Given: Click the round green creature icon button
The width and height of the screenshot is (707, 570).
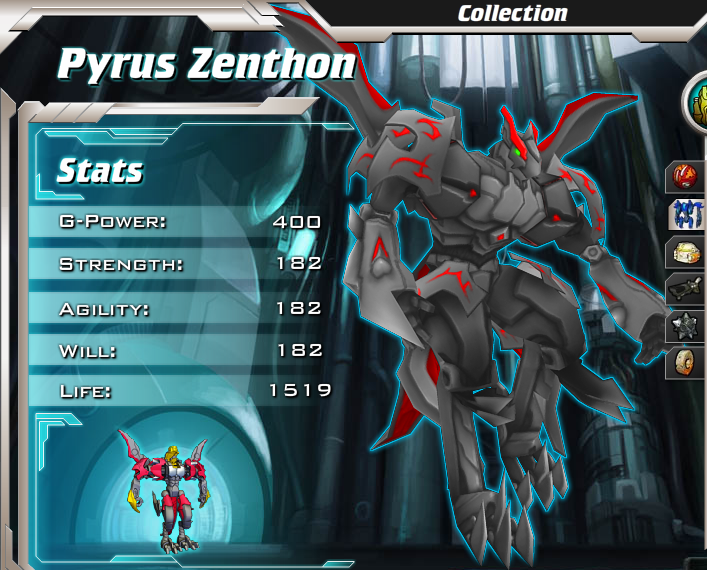Looking at the screenshot, I should pyautogui.click(x=696, y=102).
